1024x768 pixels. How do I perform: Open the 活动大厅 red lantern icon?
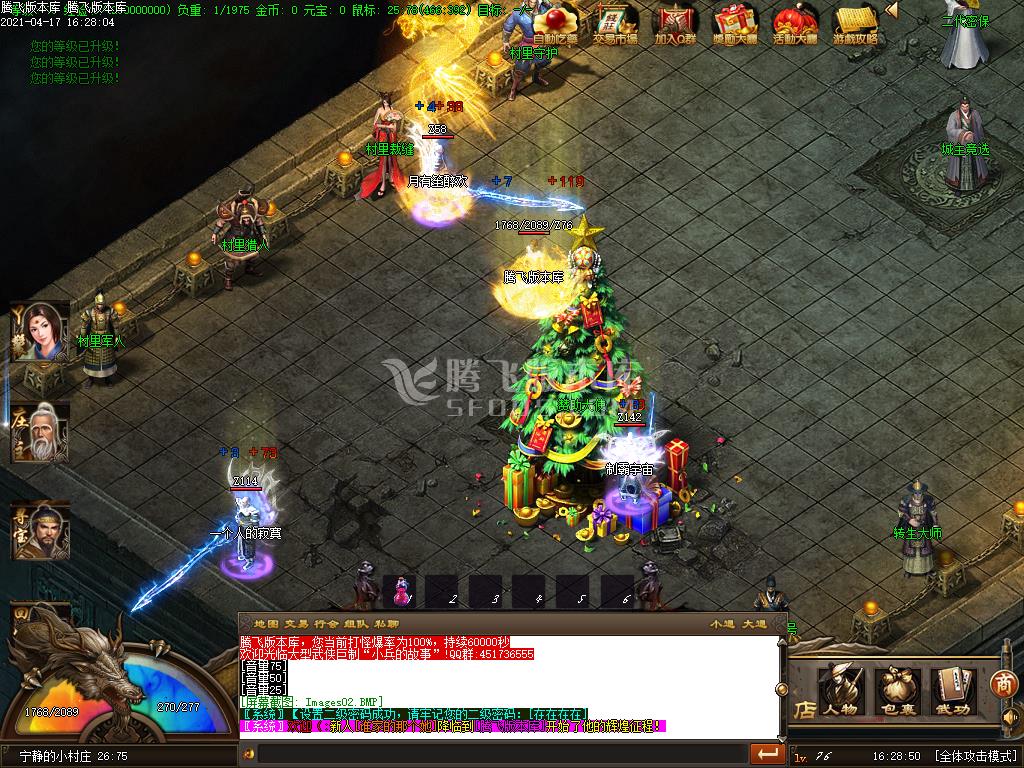pyautogui.click(x=796, y=24)
